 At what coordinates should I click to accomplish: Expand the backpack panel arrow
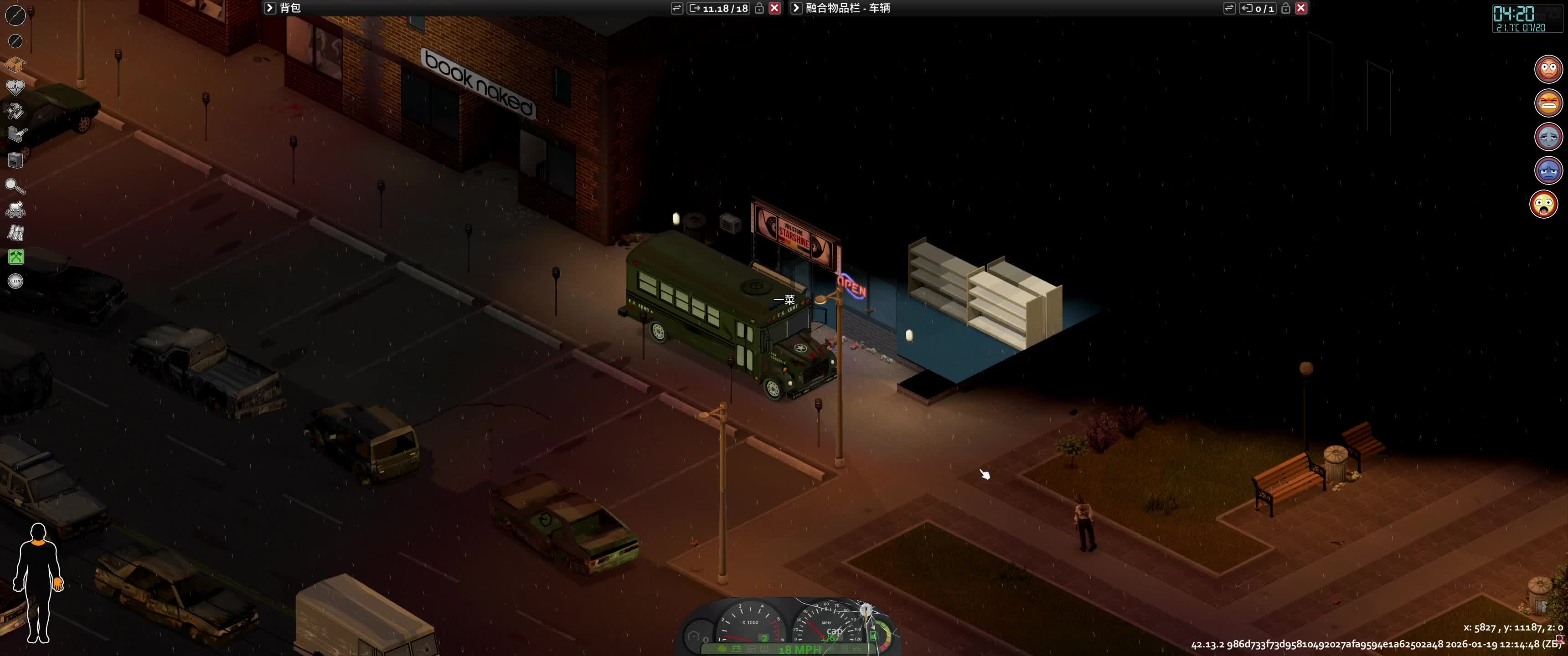(x=270, y=8)
